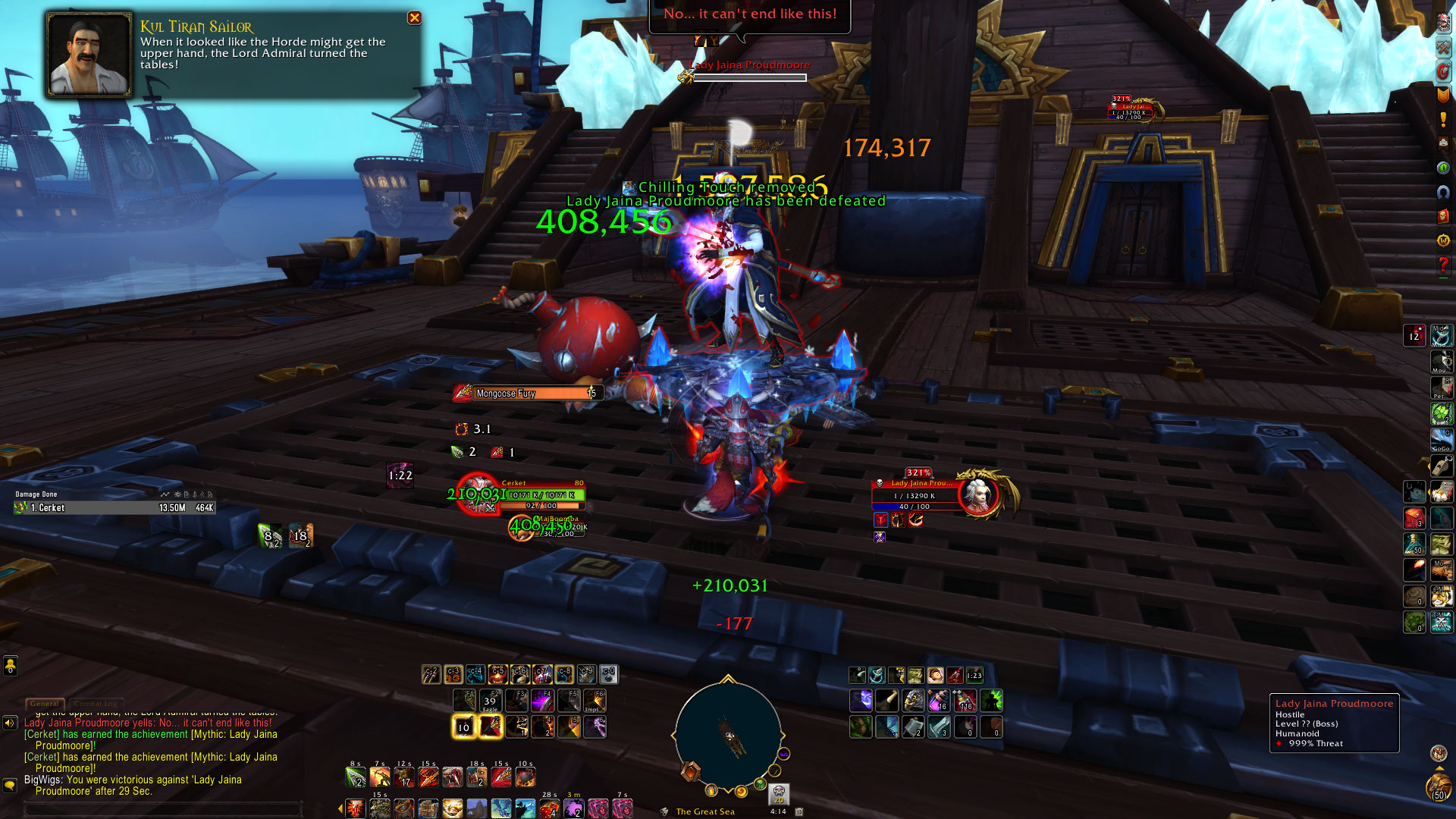Click Cerket's row in Damage Done meter
The width and height of the screenshot is (1456, 819).
tap(114, 508)
